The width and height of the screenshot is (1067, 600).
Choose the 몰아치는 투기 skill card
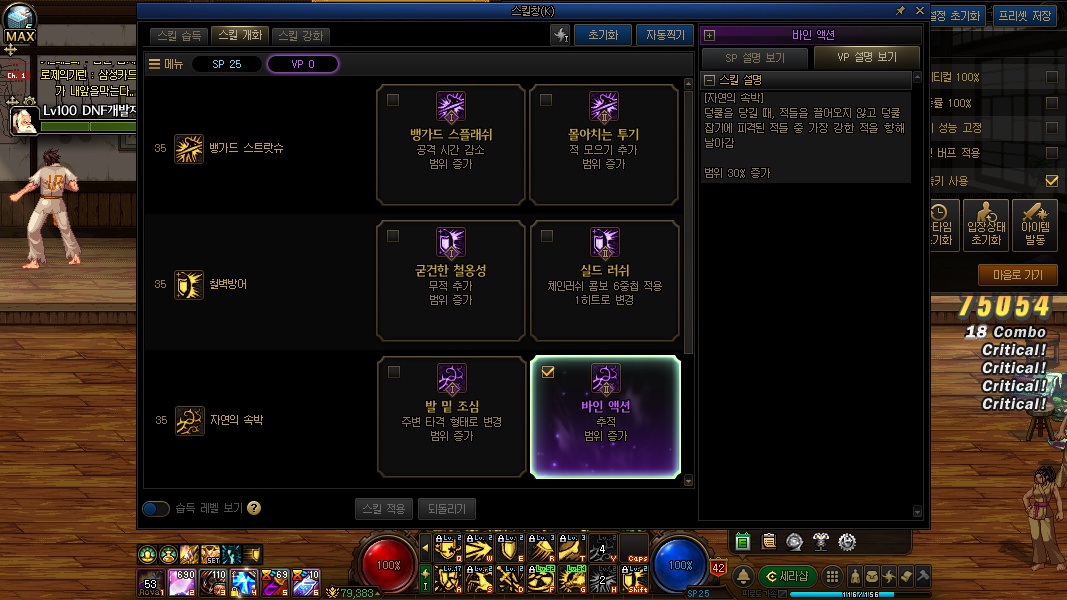click(604, 144)
